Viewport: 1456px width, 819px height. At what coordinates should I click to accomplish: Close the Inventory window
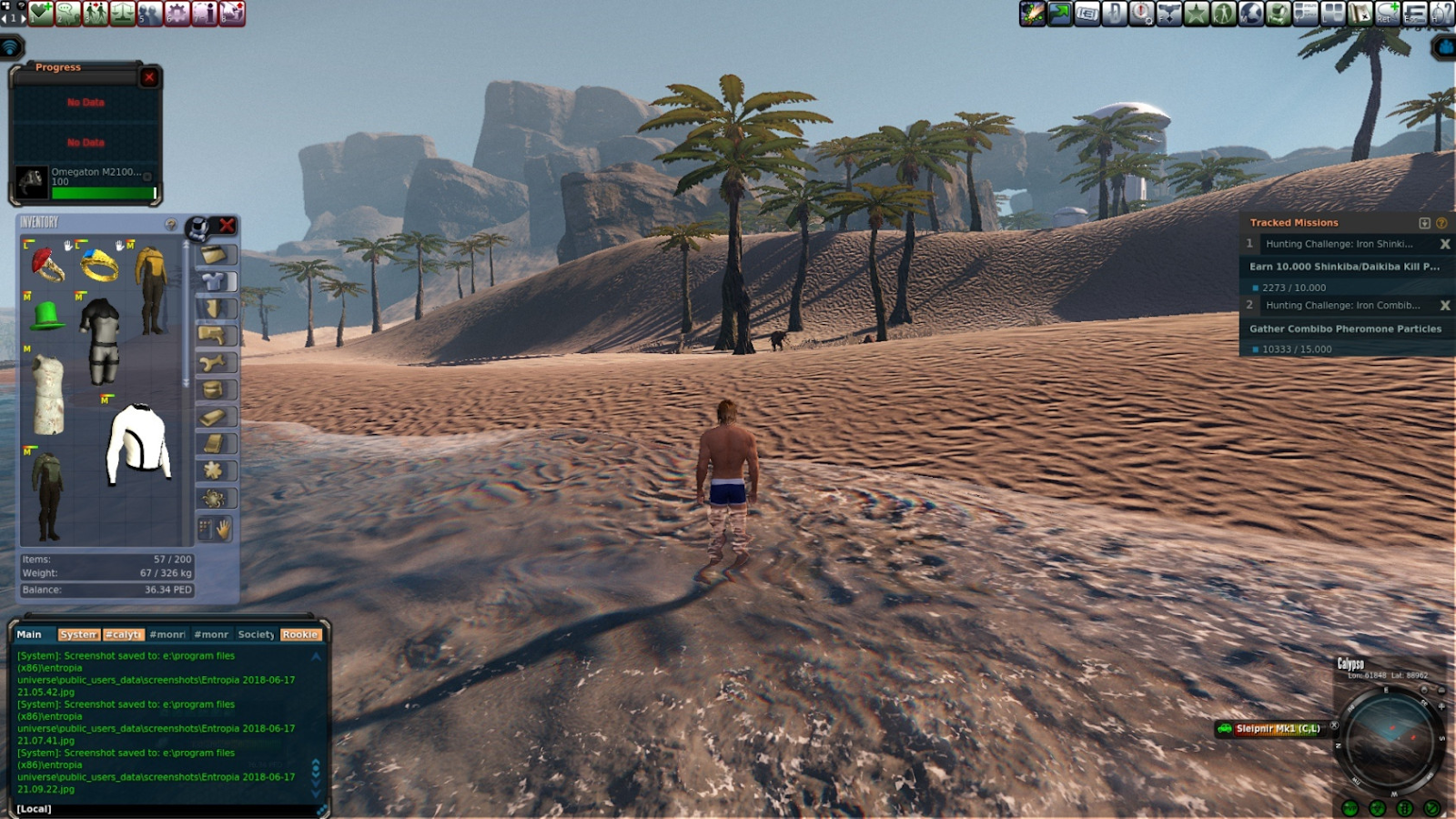(227, 225)
